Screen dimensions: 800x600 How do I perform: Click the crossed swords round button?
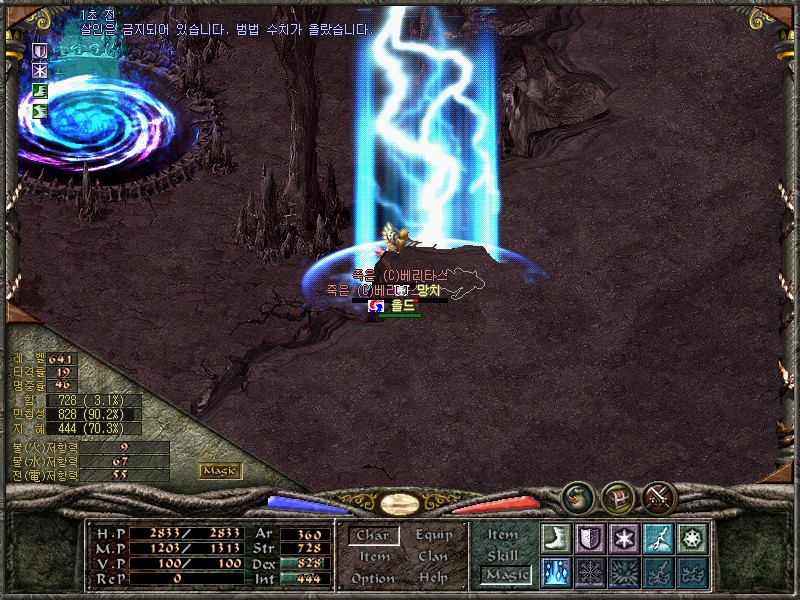[x=660, y=497]
